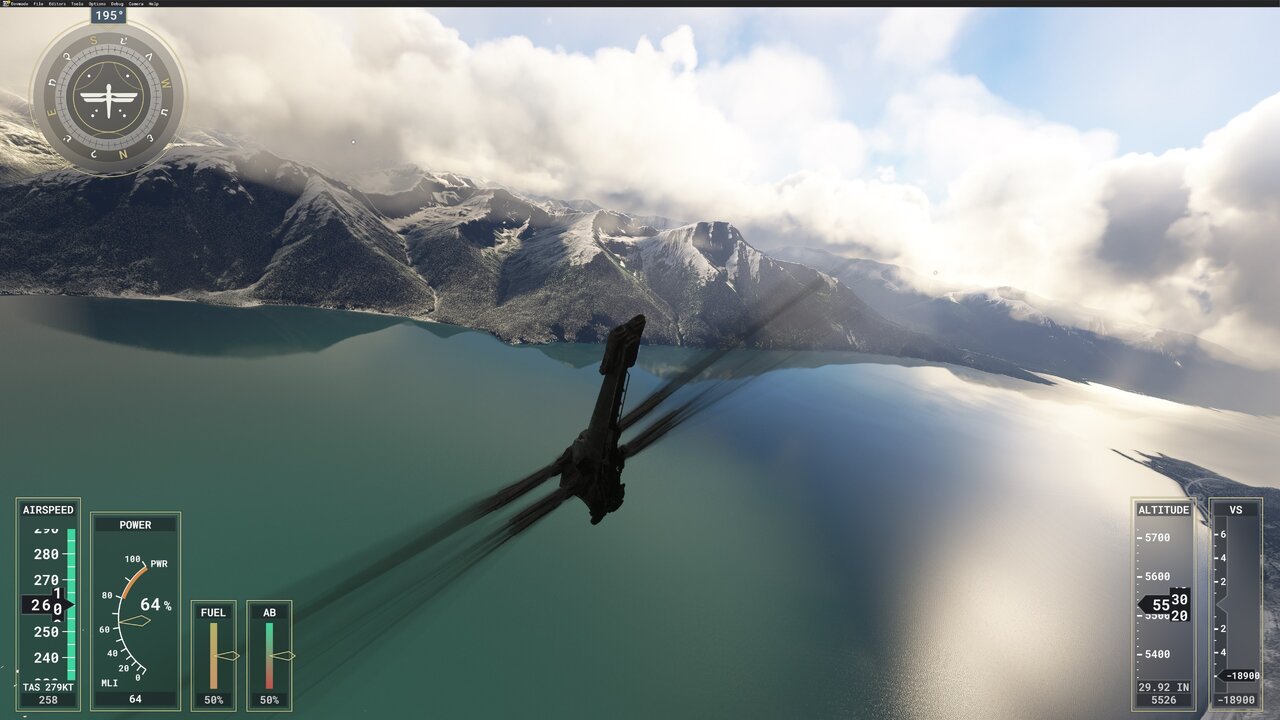Viewport: 1280px width, 720px height.
Task: Click the Help menu entry
Action: tap(154, 4)
